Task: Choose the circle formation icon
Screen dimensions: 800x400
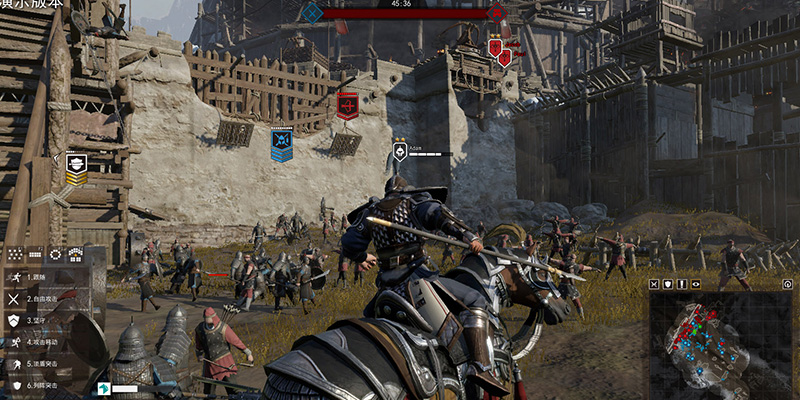Action: pyautogui.click(x=55, y=254)
